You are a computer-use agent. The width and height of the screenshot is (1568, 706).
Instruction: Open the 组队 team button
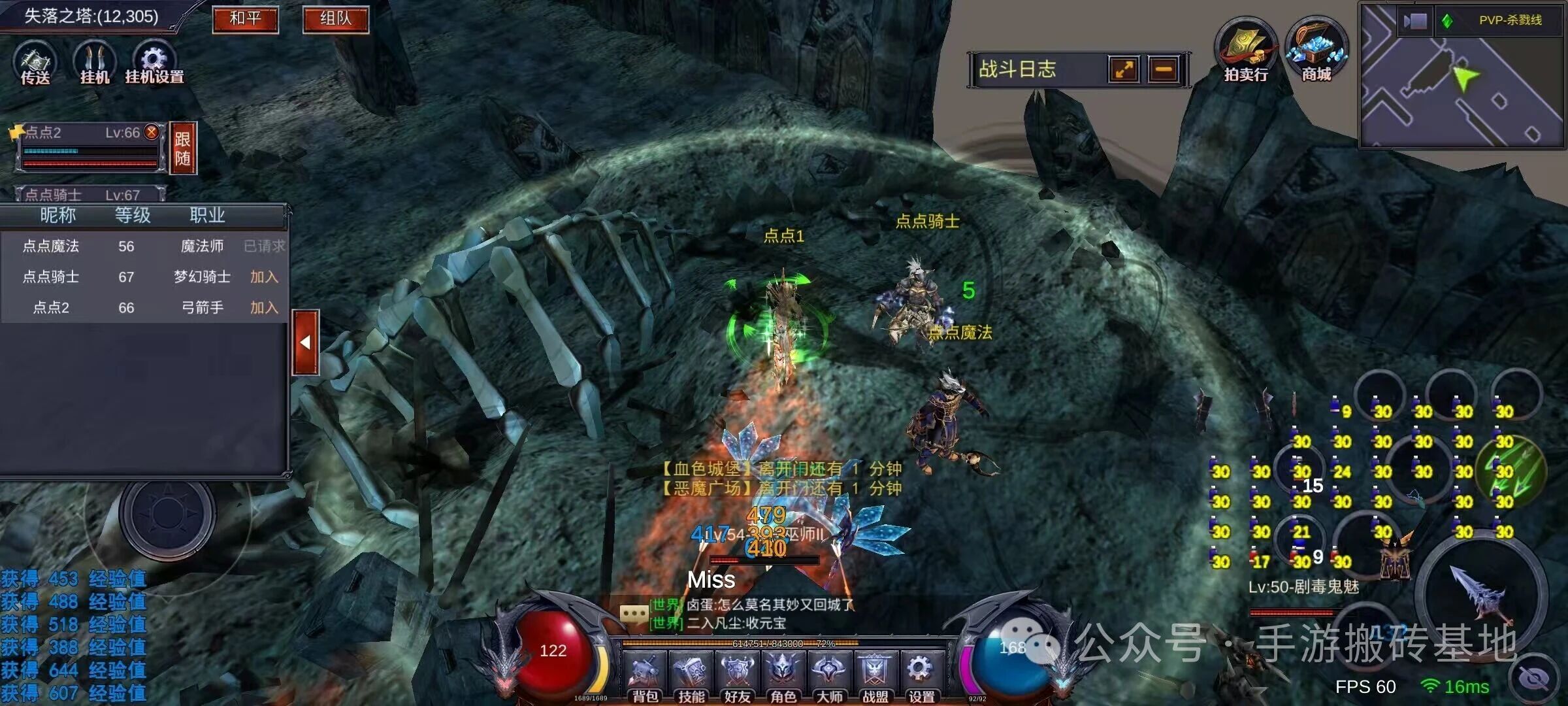tap(335, 19)
